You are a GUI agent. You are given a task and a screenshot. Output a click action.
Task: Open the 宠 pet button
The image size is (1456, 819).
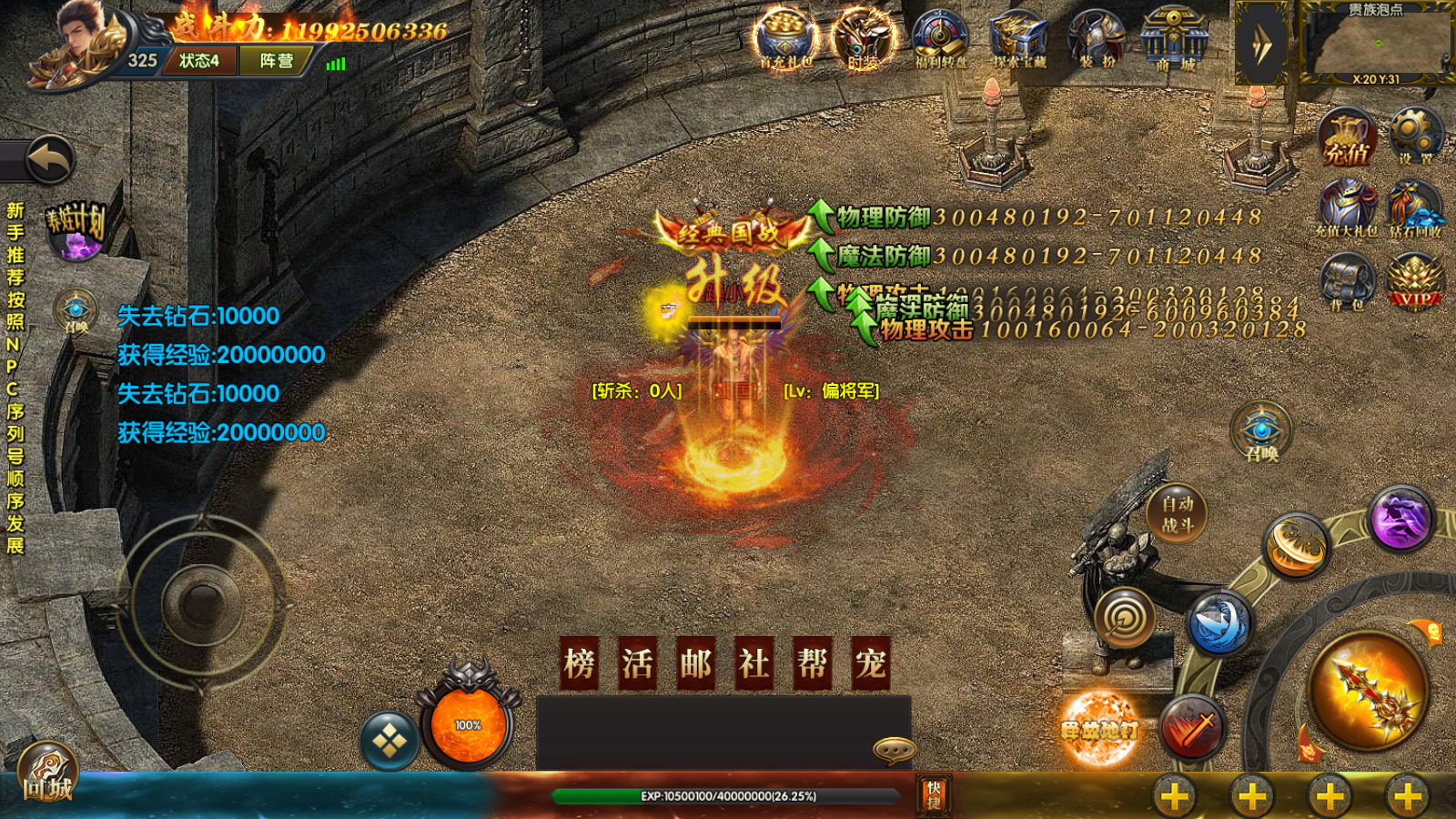point(871,663)
